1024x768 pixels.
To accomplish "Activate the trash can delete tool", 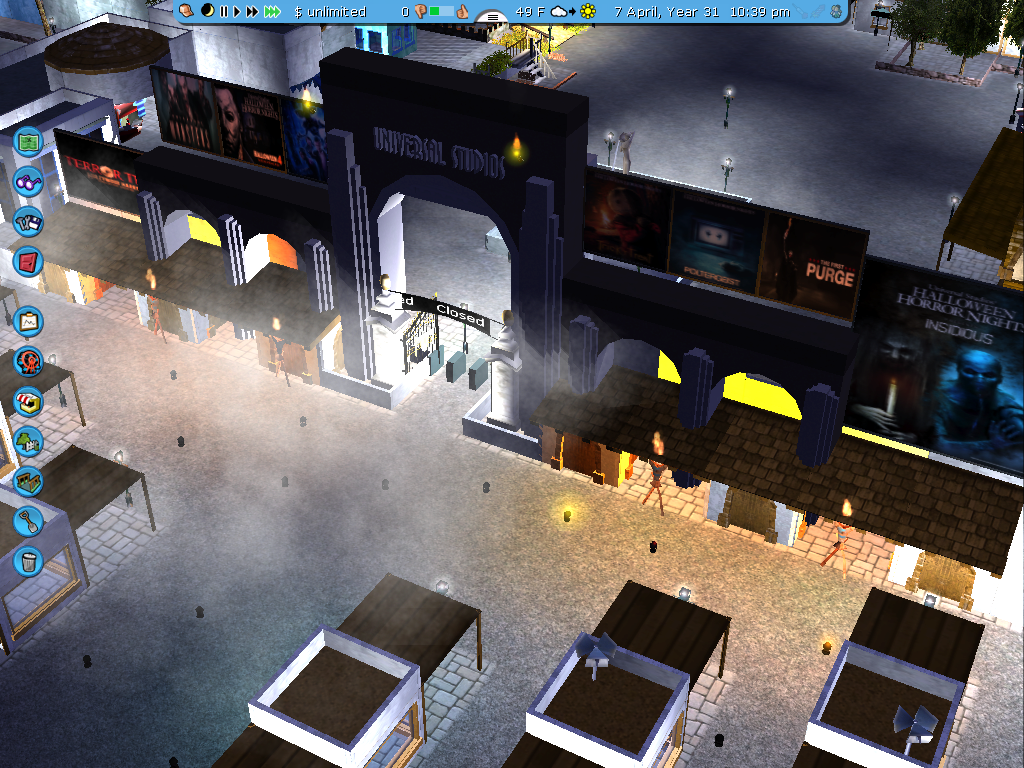I will [x=28, y=559].
